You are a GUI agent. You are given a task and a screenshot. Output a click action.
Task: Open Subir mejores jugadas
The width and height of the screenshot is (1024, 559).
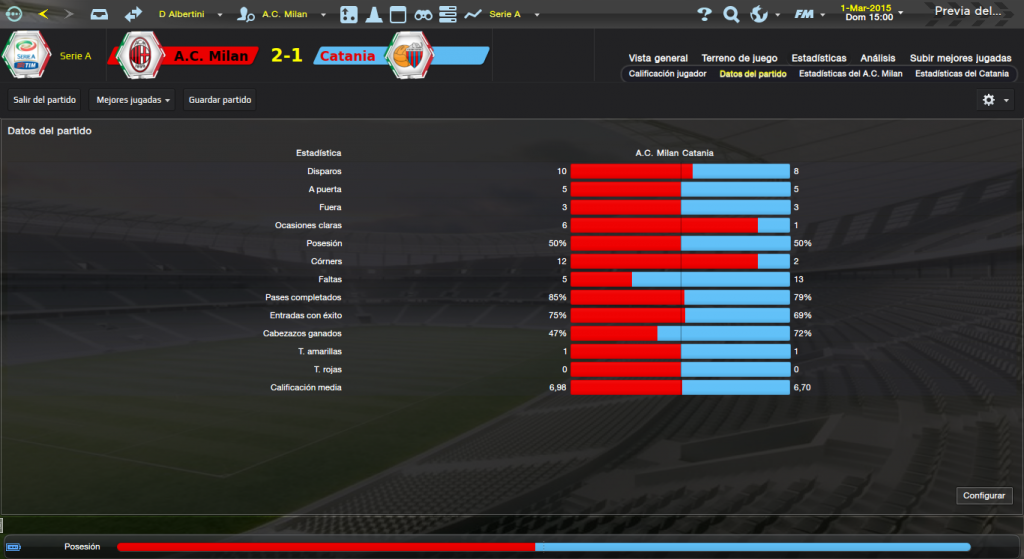(x=959, y=58)
